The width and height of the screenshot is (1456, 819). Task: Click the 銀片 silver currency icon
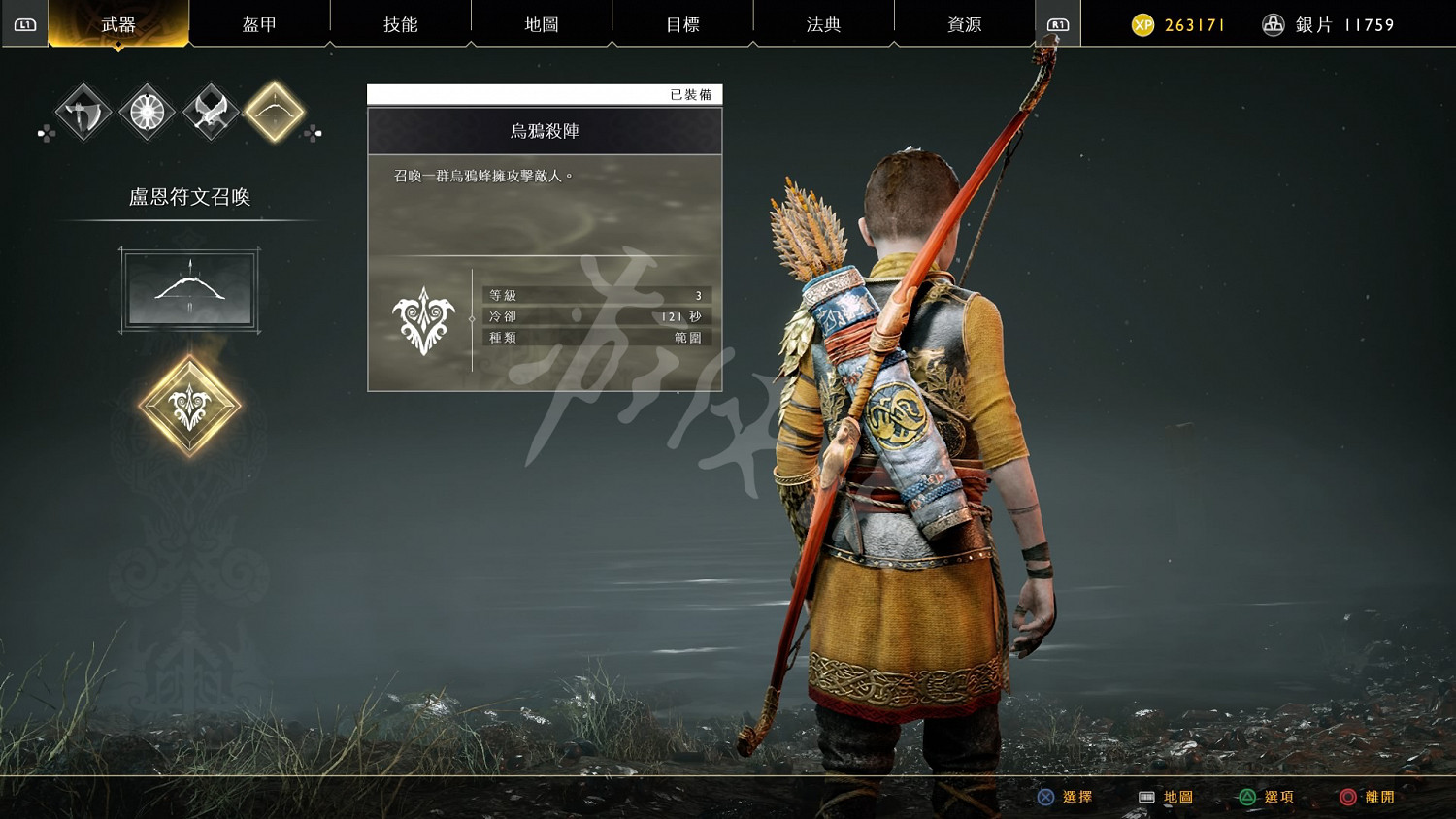click(x=1273, y=23)
